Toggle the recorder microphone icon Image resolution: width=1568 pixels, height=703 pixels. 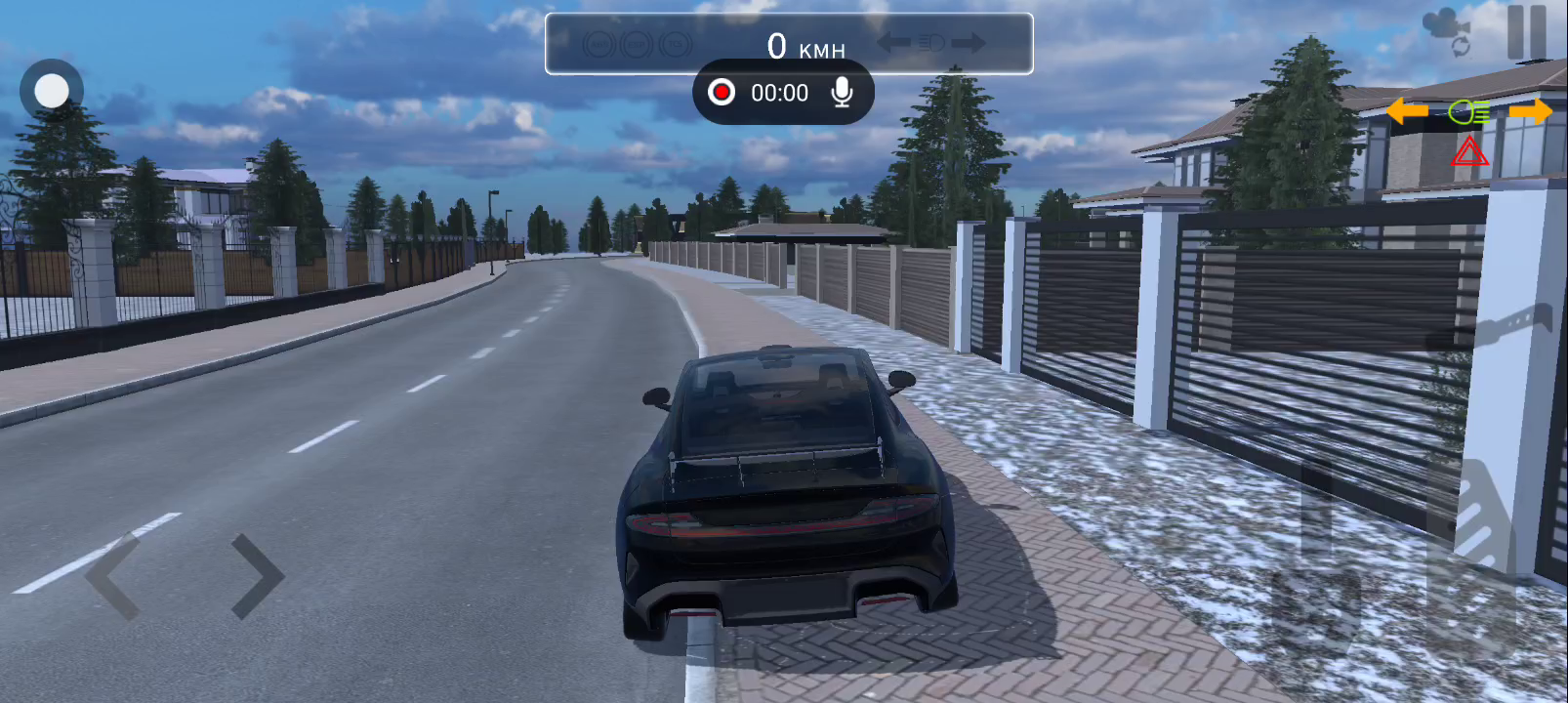(842, 93)
